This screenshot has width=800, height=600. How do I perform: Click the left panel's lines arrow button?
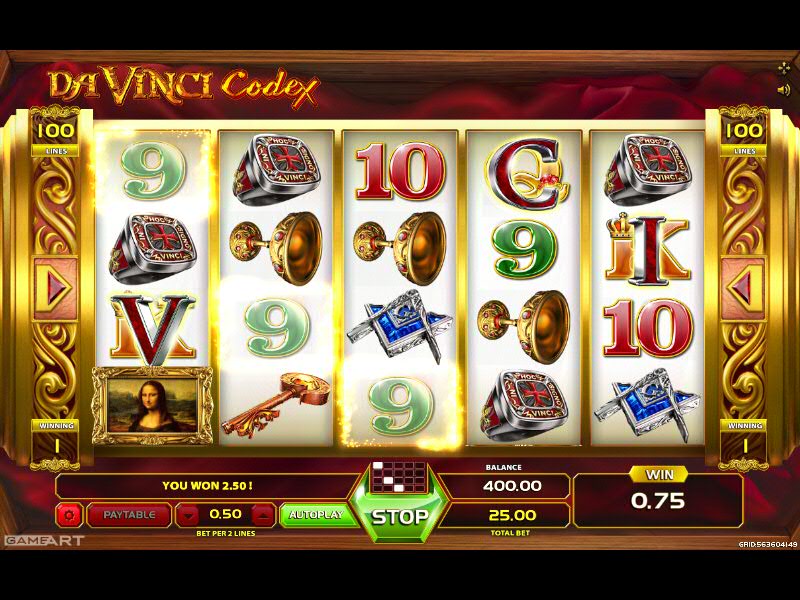point(55,289)
